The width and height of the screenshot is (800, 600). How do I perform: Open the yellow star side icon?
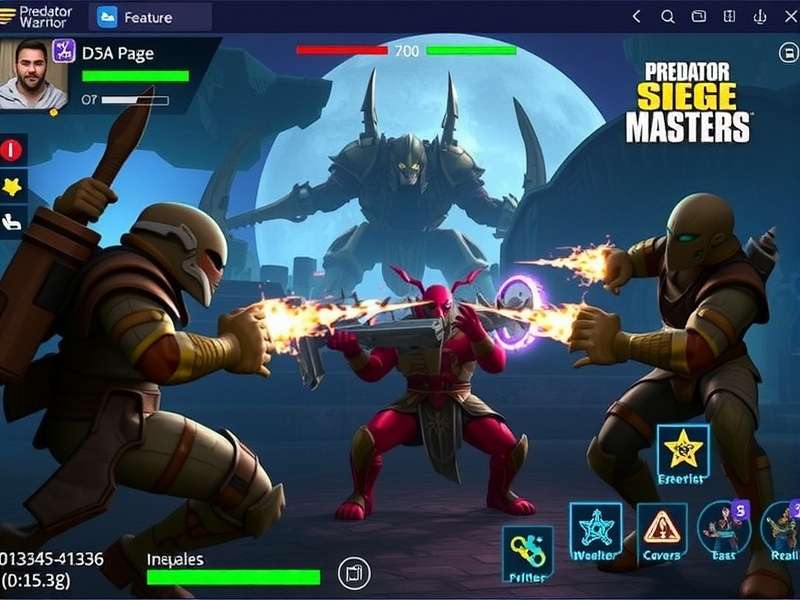click(x=12, y=185)
